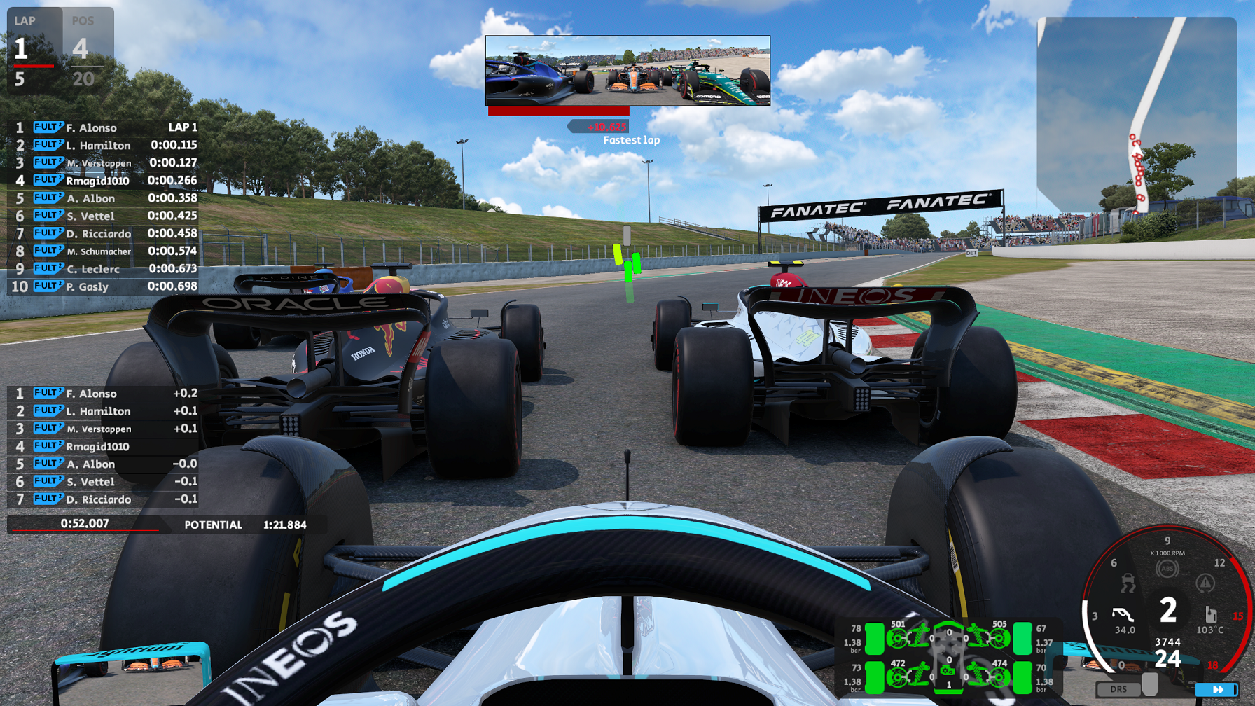Open the tyre and brake status widget
The width and height of the screenshot is (1255, 706).
tap(949, 657)
